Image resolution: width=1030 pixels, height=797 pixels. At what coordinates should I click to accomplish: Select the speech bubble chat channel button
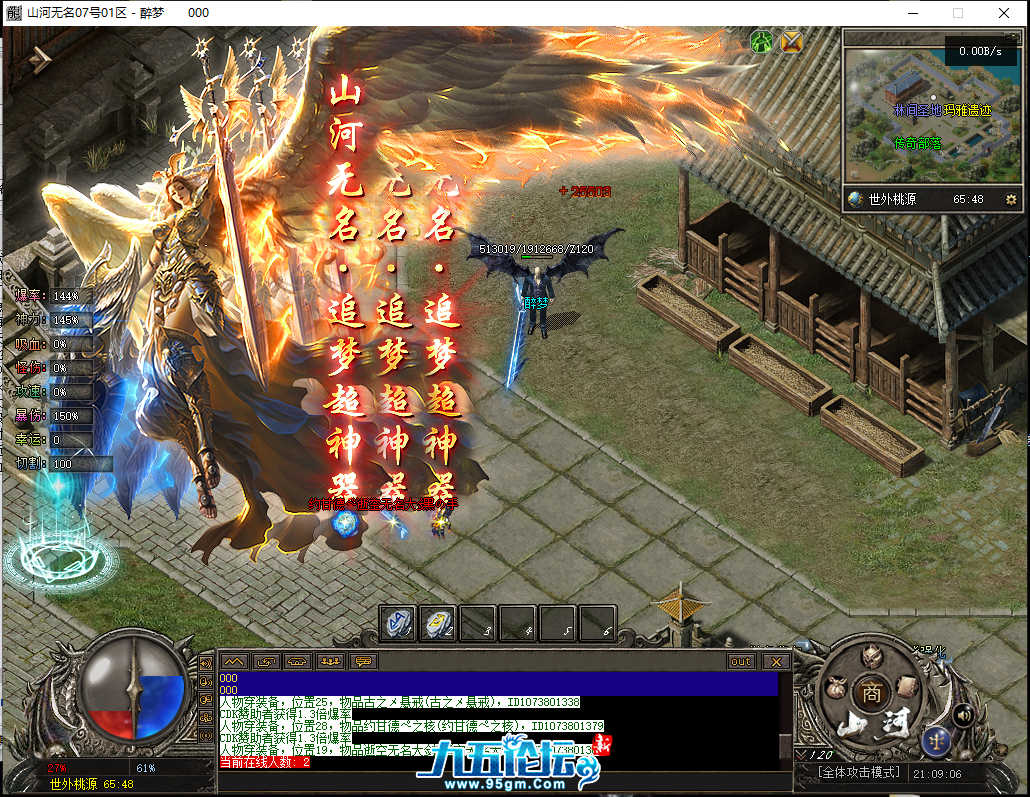point(364,661)
